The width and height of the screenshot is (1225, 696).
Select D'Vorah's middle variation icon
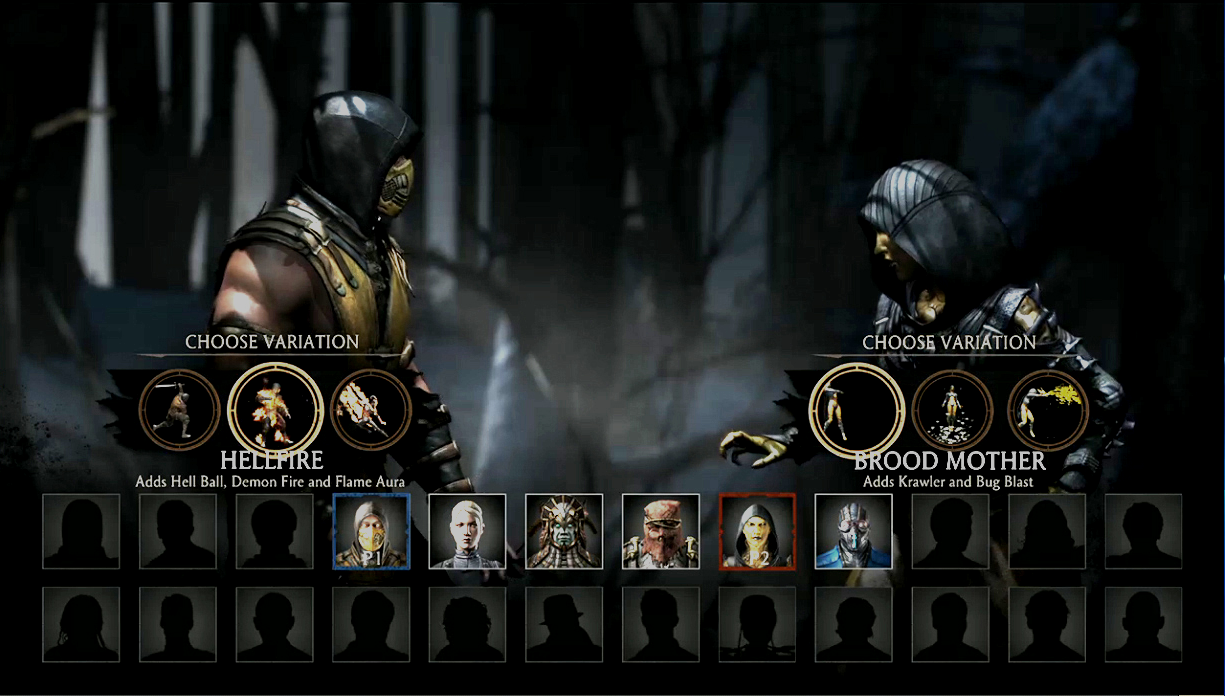952,409
